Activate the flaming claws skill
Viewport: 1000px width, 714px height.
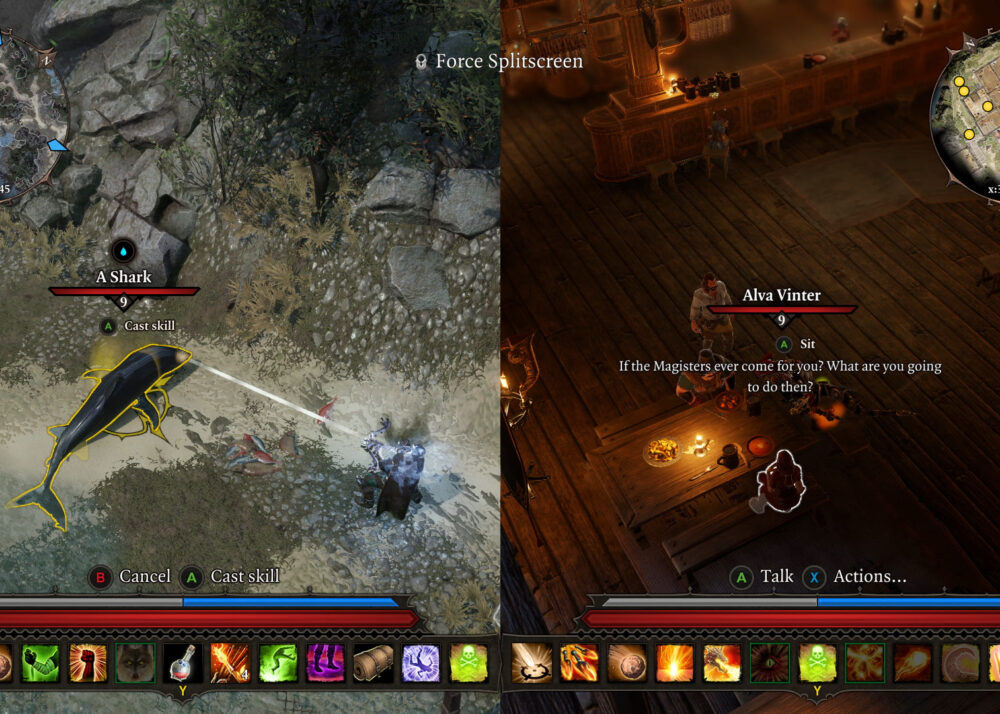(x=579, y=662)
